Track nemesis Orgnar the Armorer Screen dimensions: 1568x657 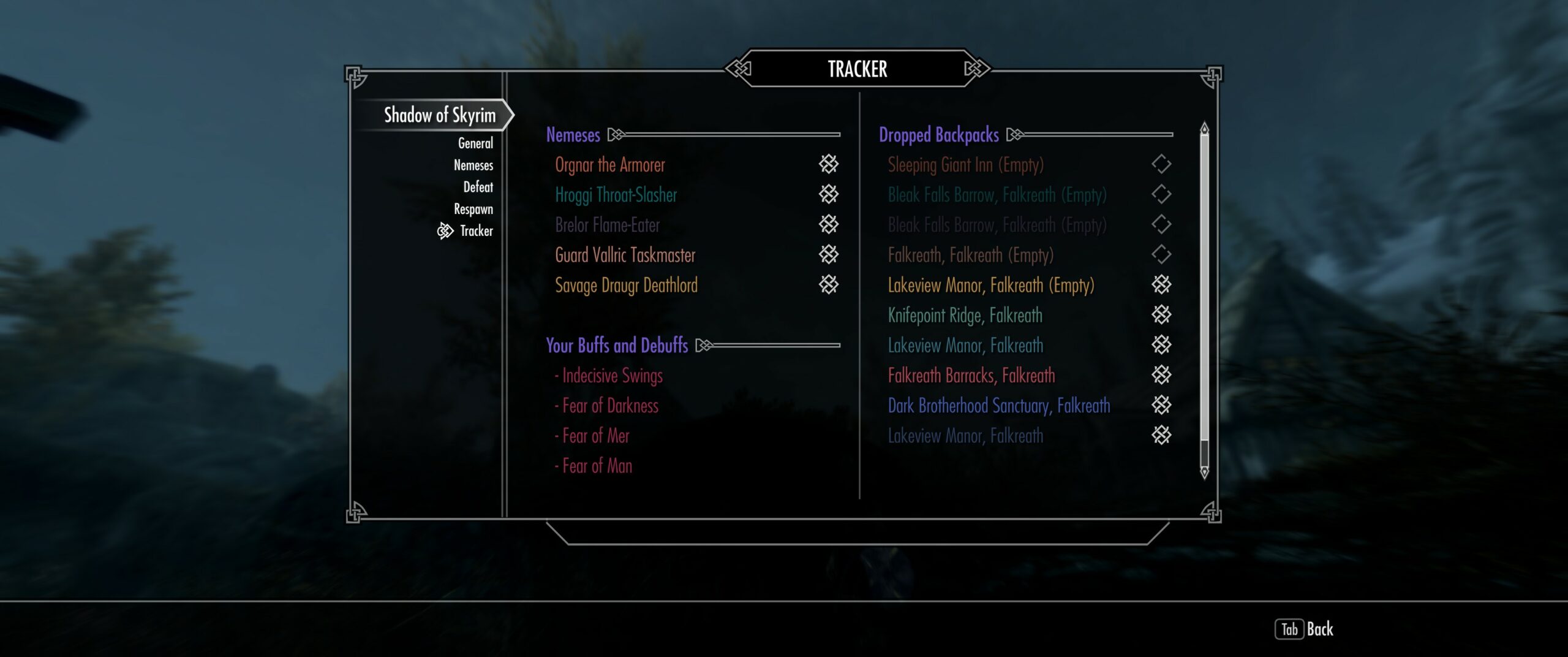828,164
